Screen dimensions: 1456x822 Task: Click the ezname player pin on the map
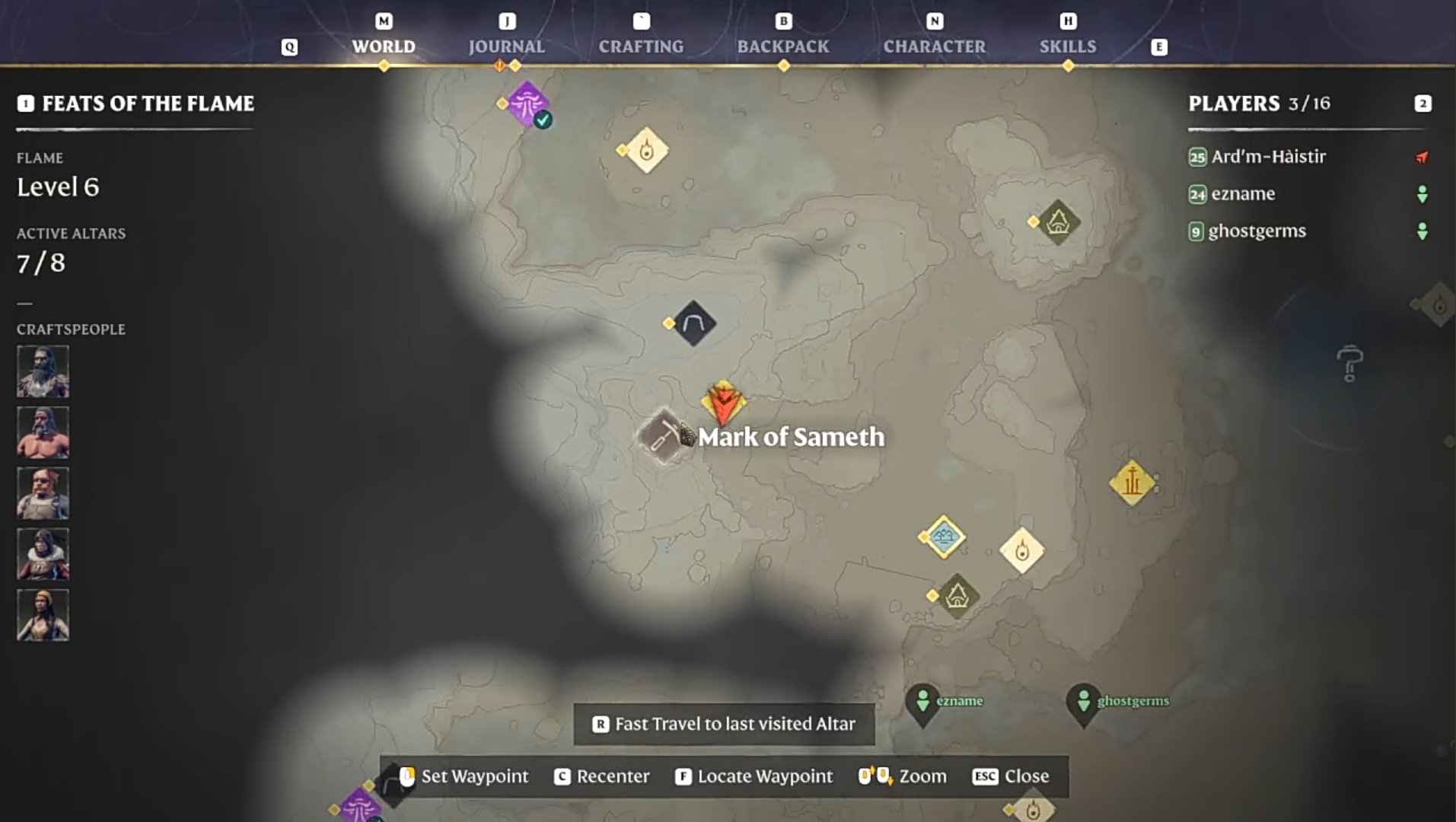[x=922, y=700]
